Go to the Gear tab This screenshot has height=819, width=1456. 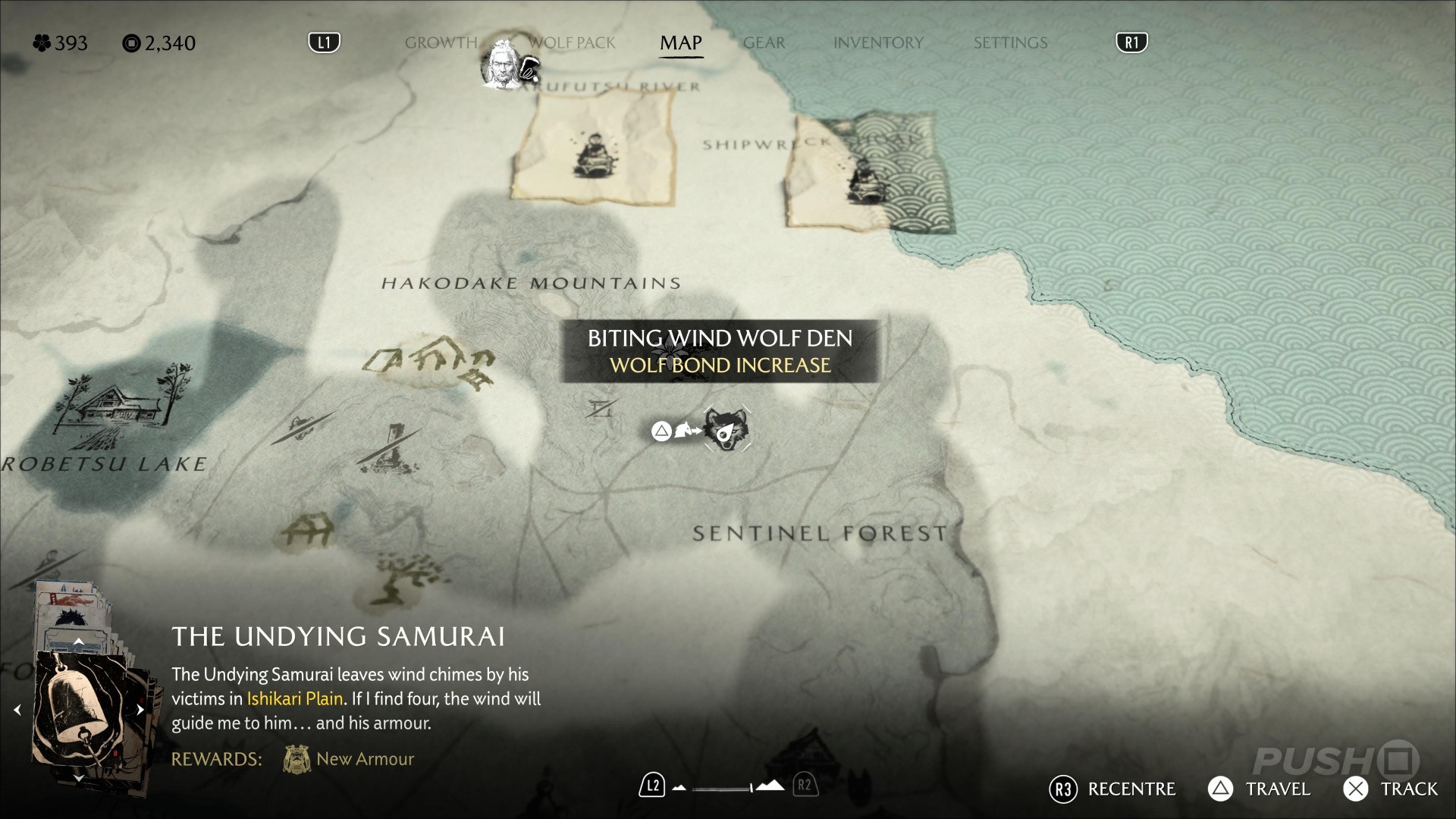click(x=764, y=43)
